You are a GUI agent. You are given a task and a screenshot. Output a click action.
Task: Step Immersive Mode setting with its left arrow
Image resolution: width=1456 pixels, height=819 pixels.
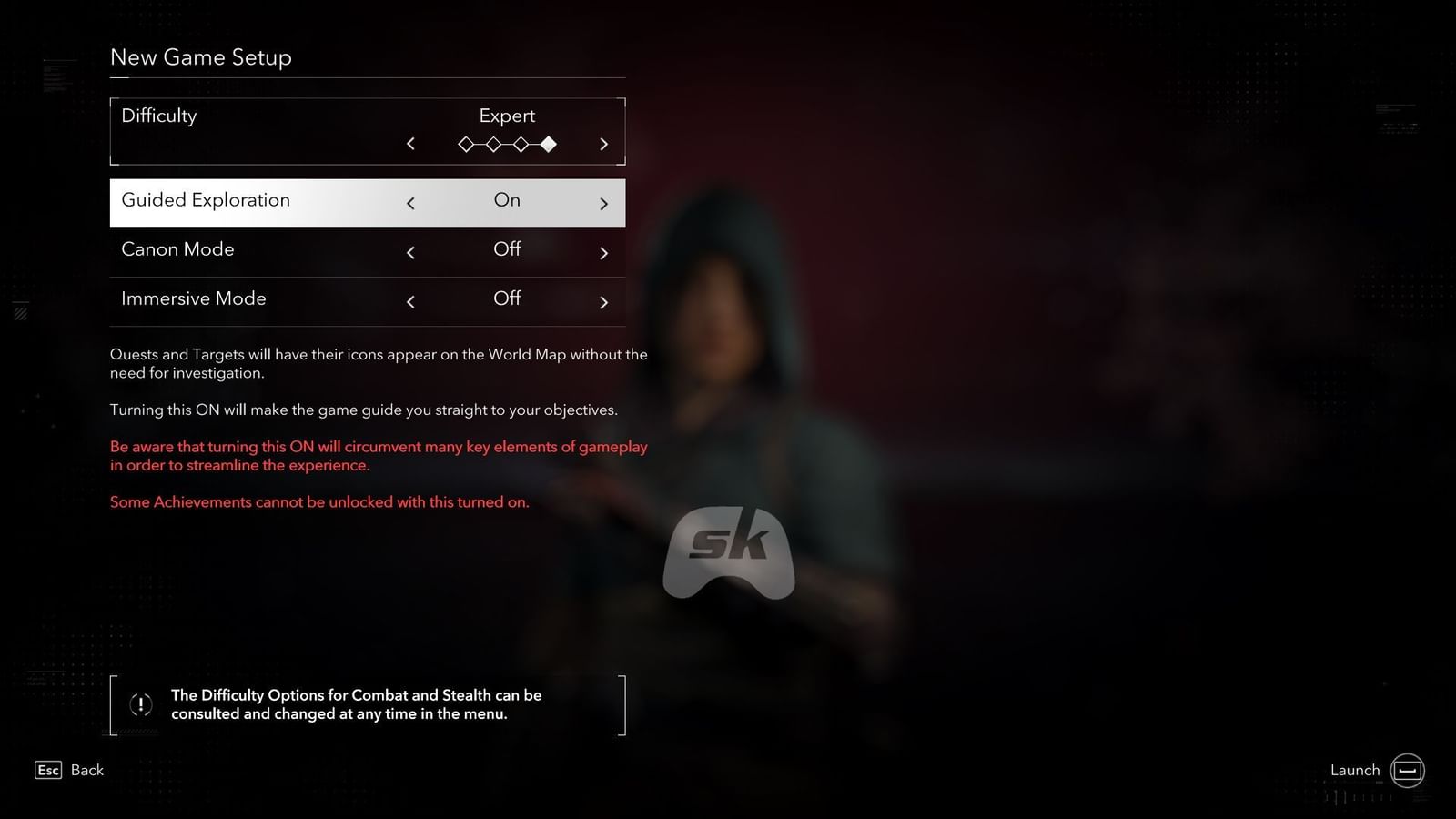pos(410,301)
